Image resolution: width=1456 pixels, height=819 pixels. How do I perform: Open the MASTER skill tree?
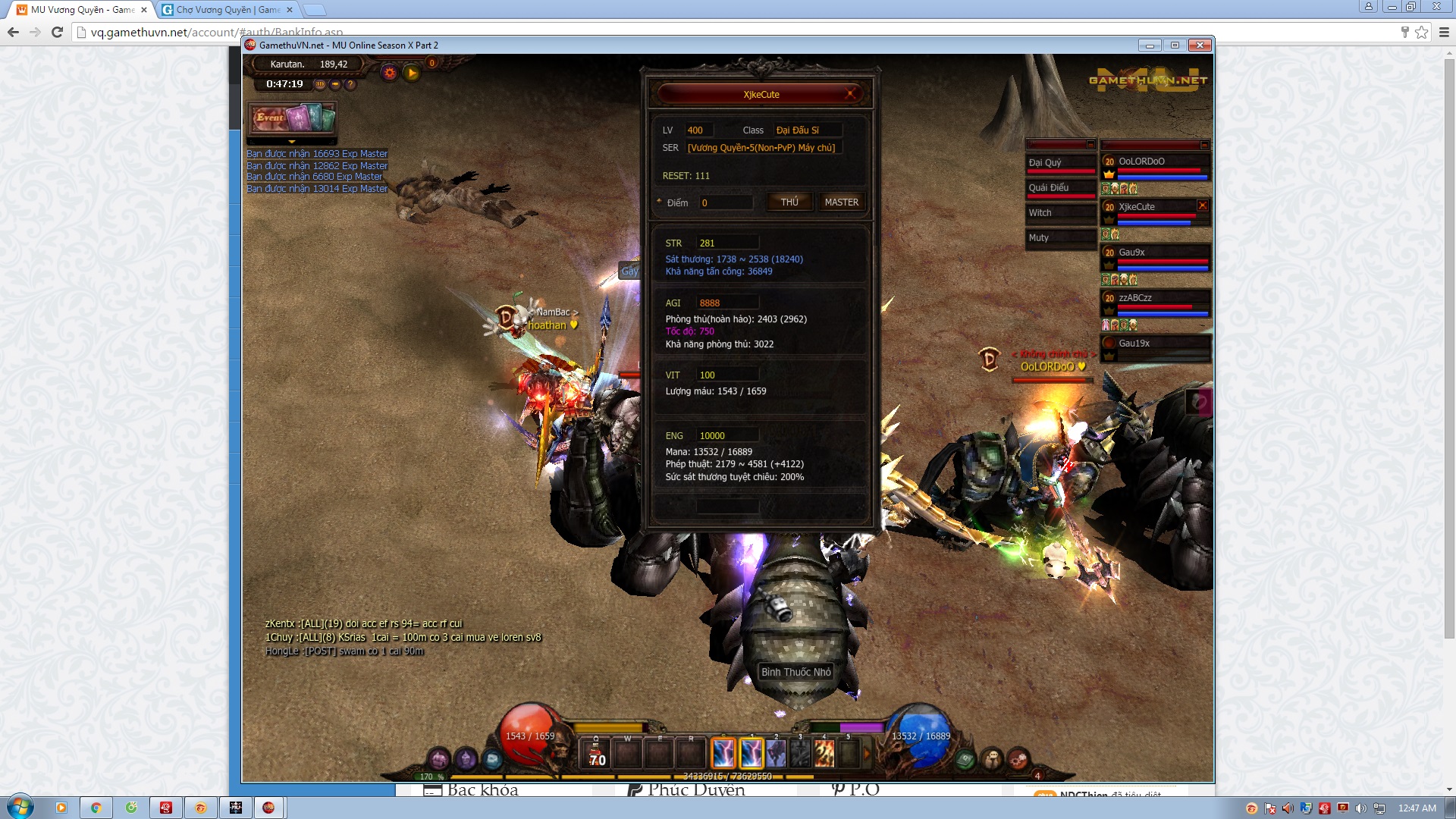point(841,202)
